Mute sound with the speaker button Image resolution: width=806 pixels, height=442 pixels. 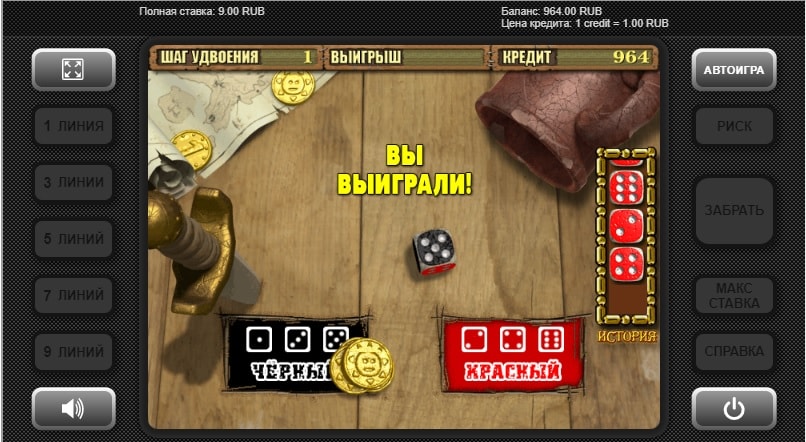pos(73,408)
